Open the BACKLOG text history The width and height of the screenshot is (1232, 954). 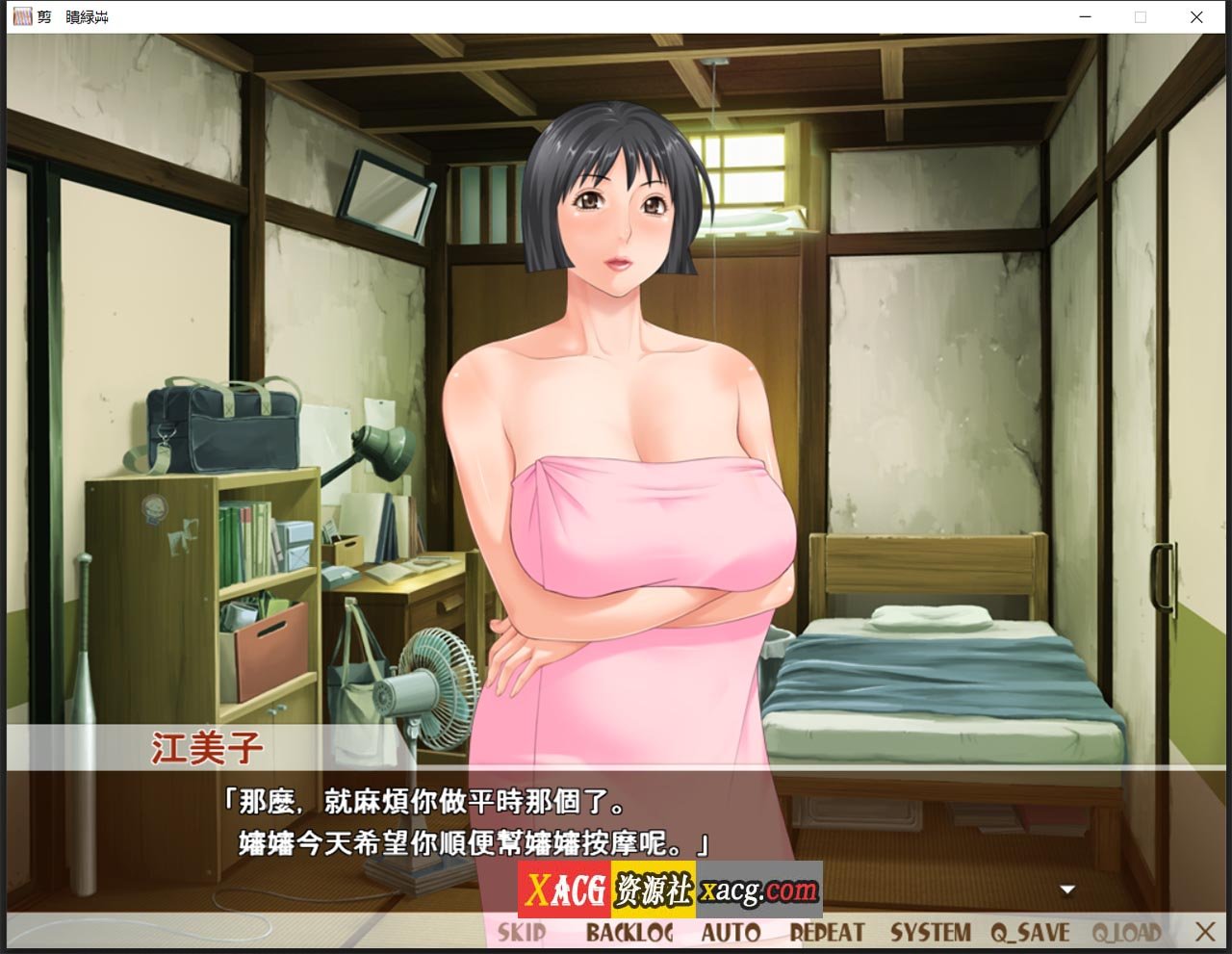(x=630, y=930)
